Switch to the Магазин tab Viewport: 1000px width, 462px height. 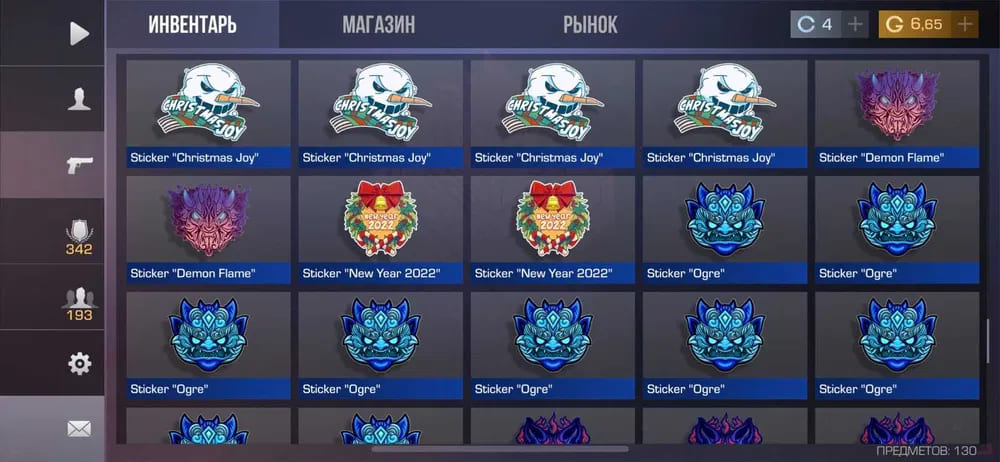(x=378, y=25)
